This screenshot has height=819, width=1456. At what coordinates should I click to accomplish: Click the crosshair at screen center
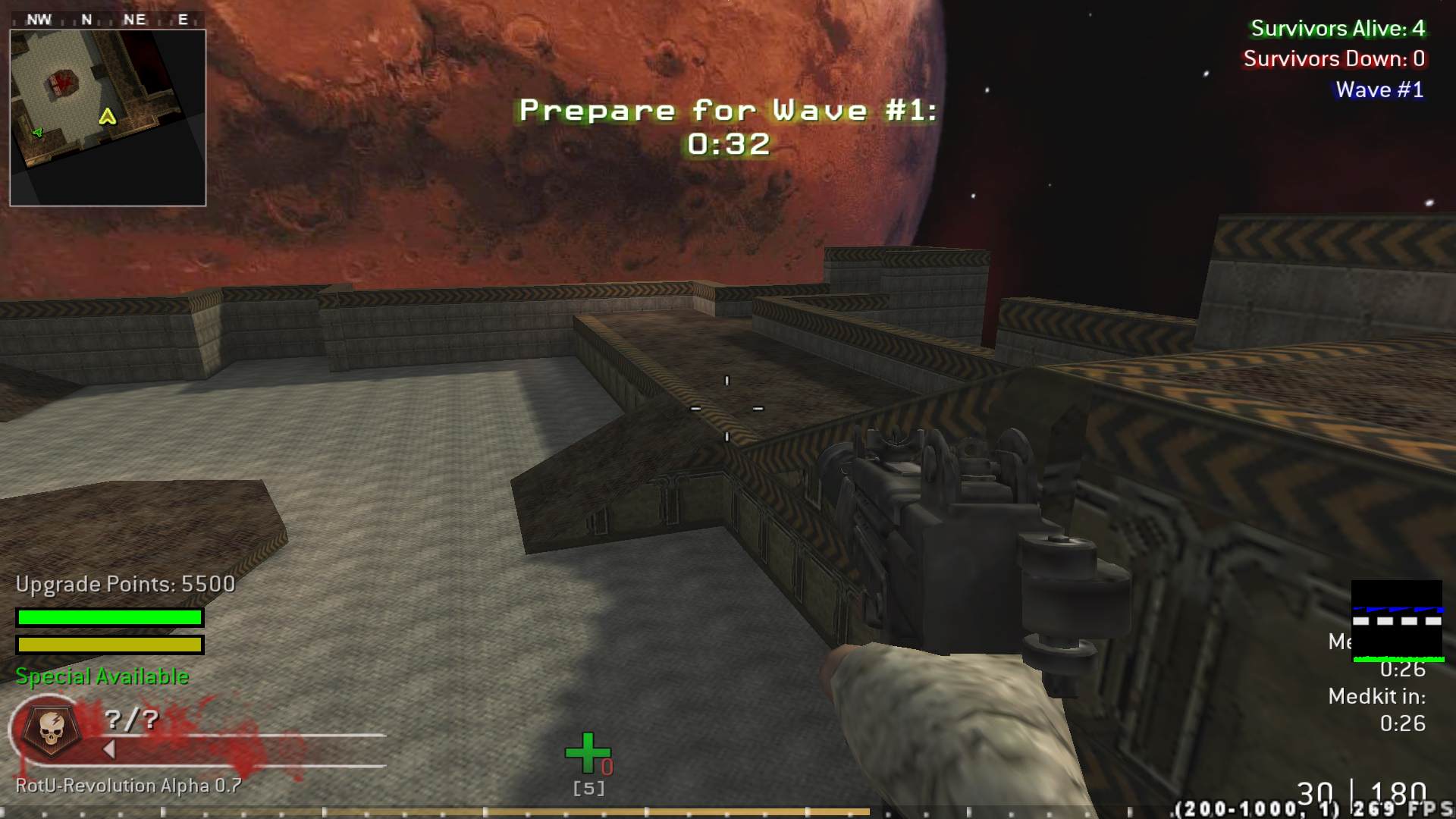tap(726, 408)
